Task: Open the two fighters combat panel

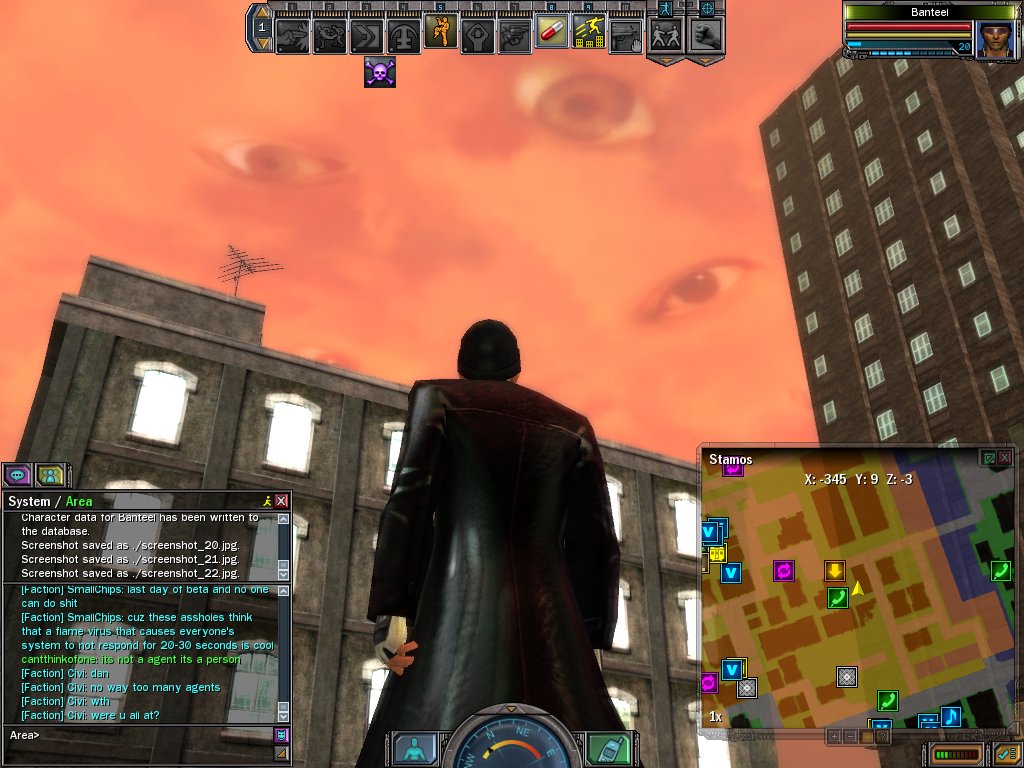Action: tap(665, 35)
